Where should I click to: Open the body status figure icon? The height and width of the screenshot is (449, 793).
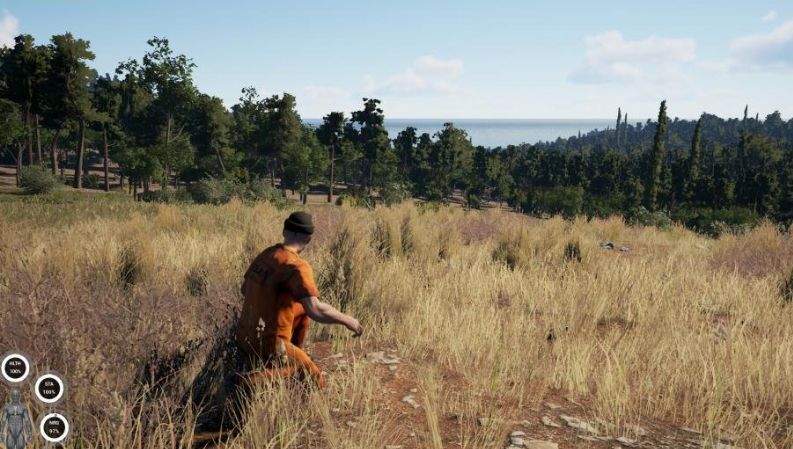pyautogui.click(x=15, y=419)
